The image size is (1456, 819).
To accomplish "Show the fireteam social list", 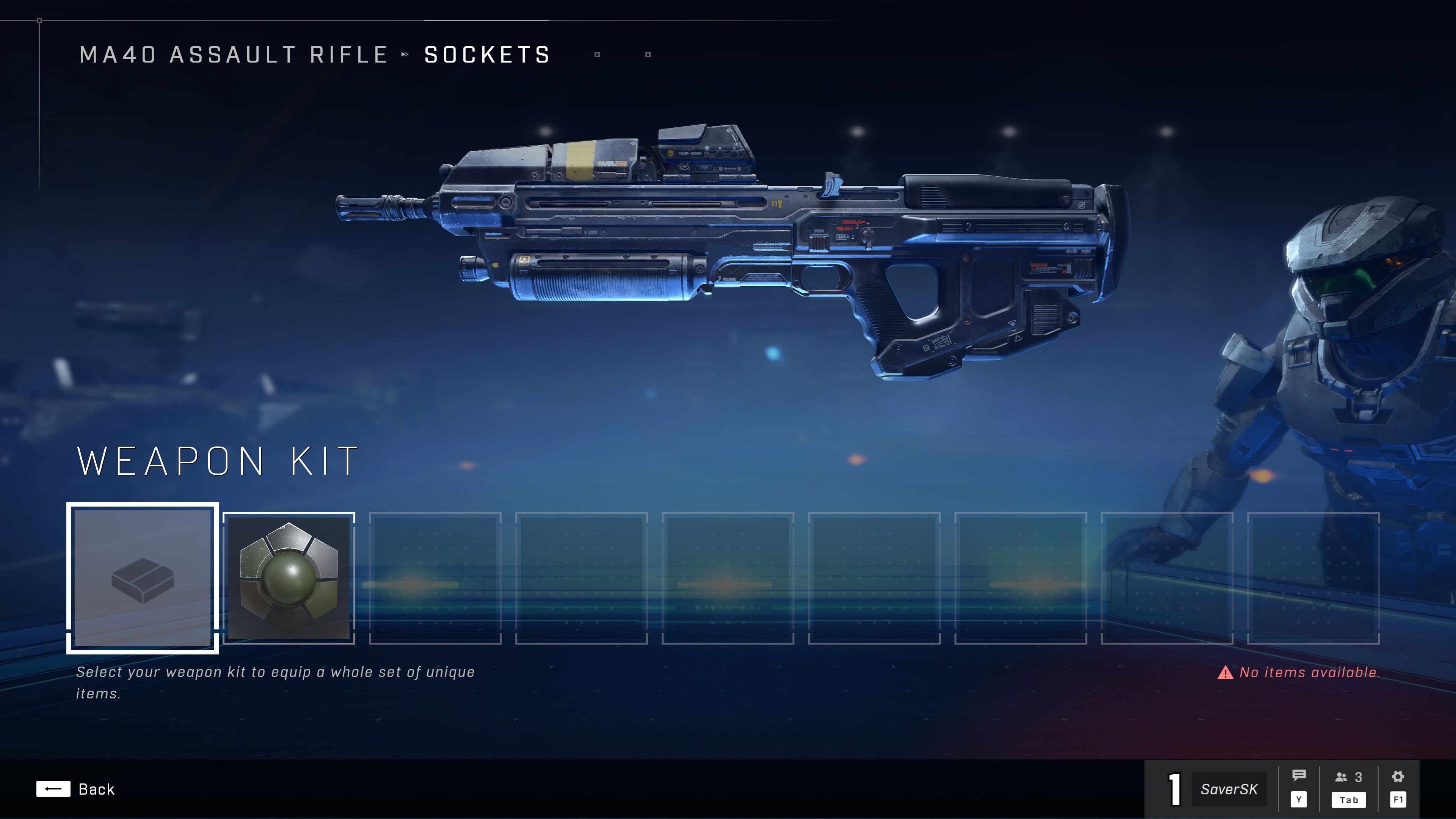I will 1349,778.
